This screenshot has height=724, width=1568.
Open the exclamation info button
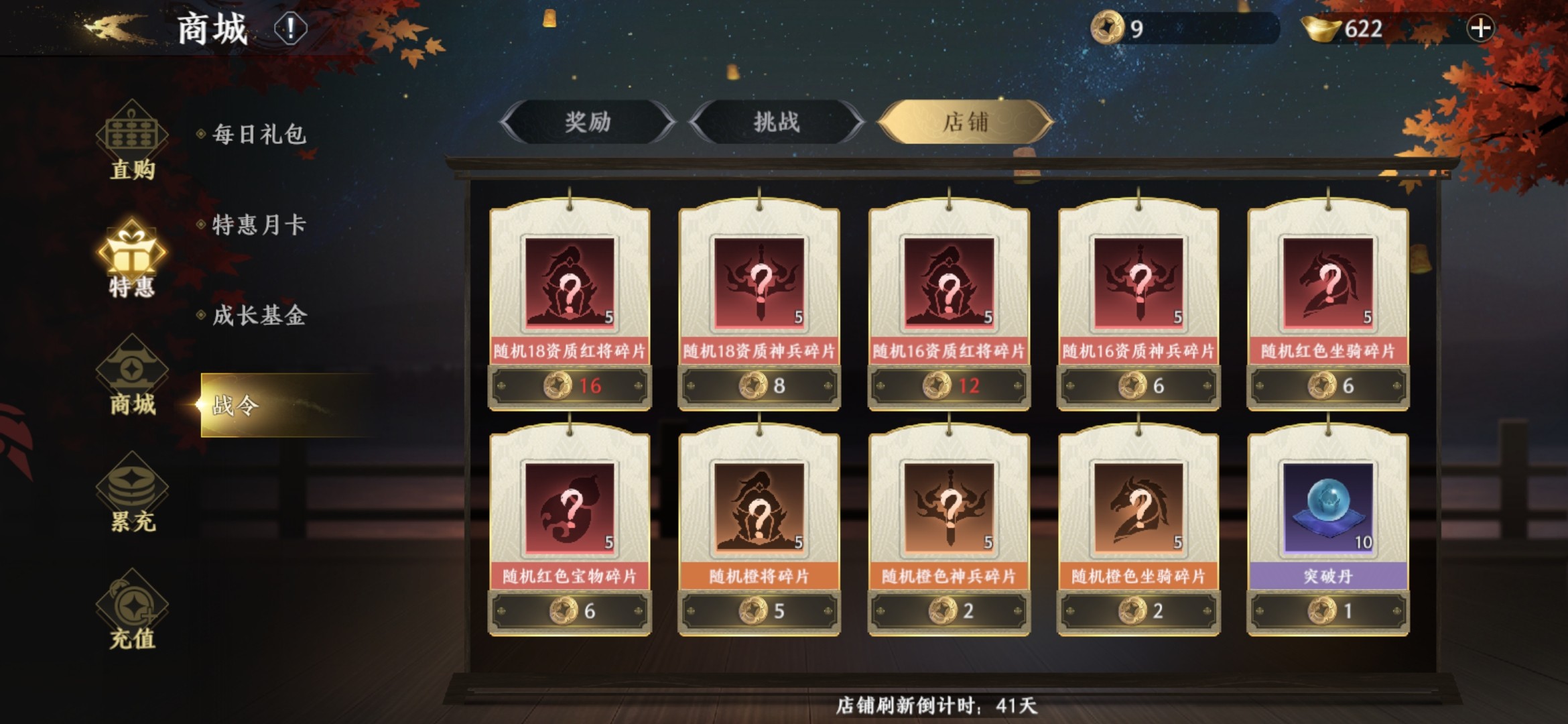(290, 29)
